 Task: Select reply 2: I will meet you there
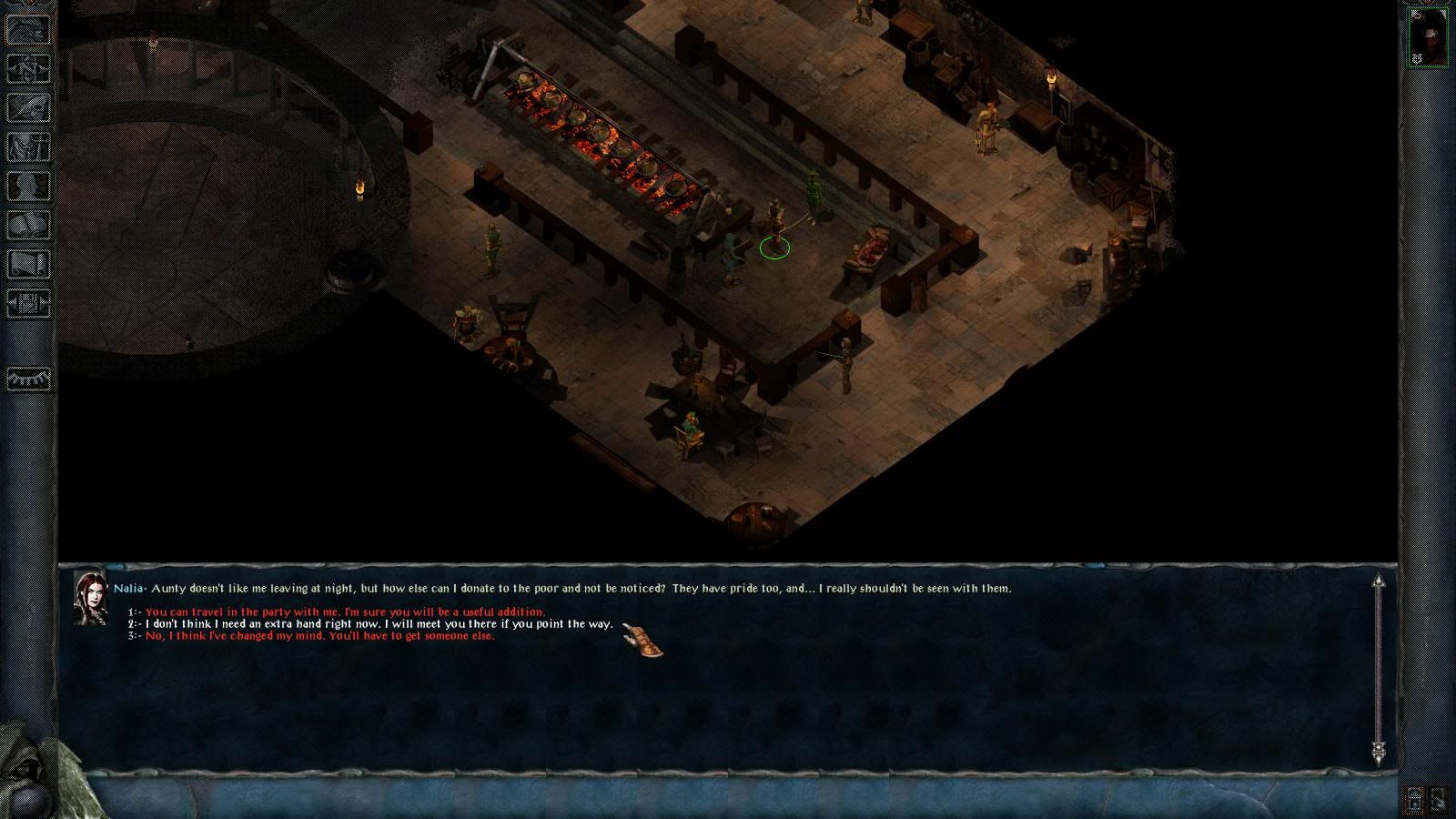click(379, 624)
